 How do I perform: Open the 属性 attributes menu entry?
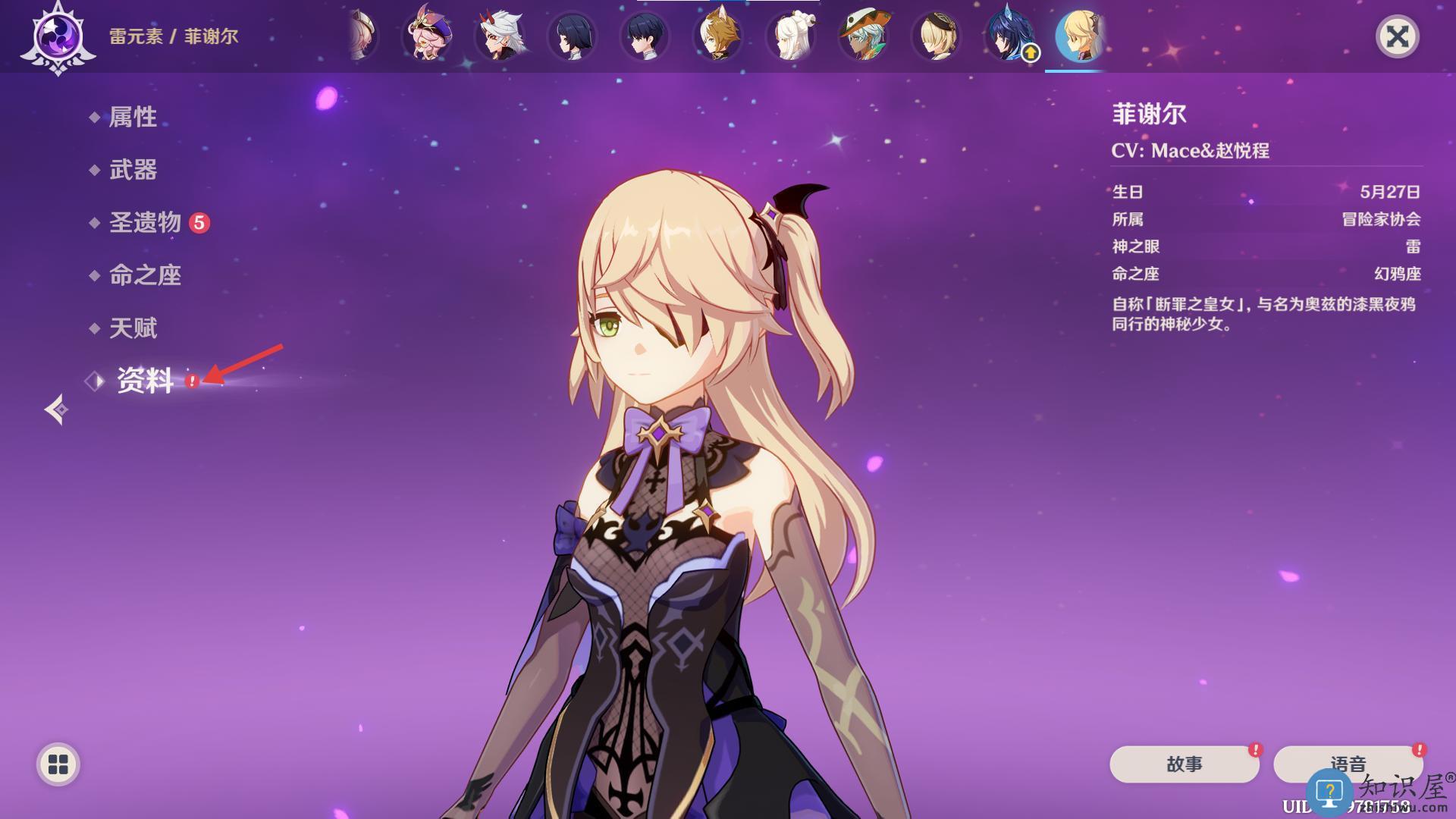pyautogui.click(x=133, y=117)
